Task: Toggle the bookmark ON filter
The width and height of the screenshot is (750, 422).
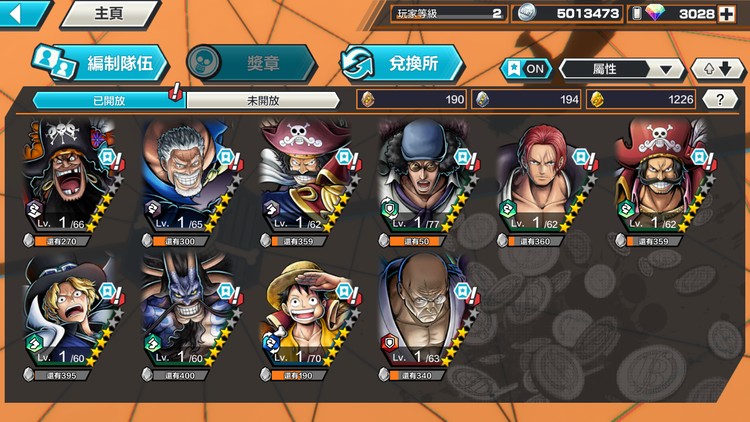Action: click(526, 69)
